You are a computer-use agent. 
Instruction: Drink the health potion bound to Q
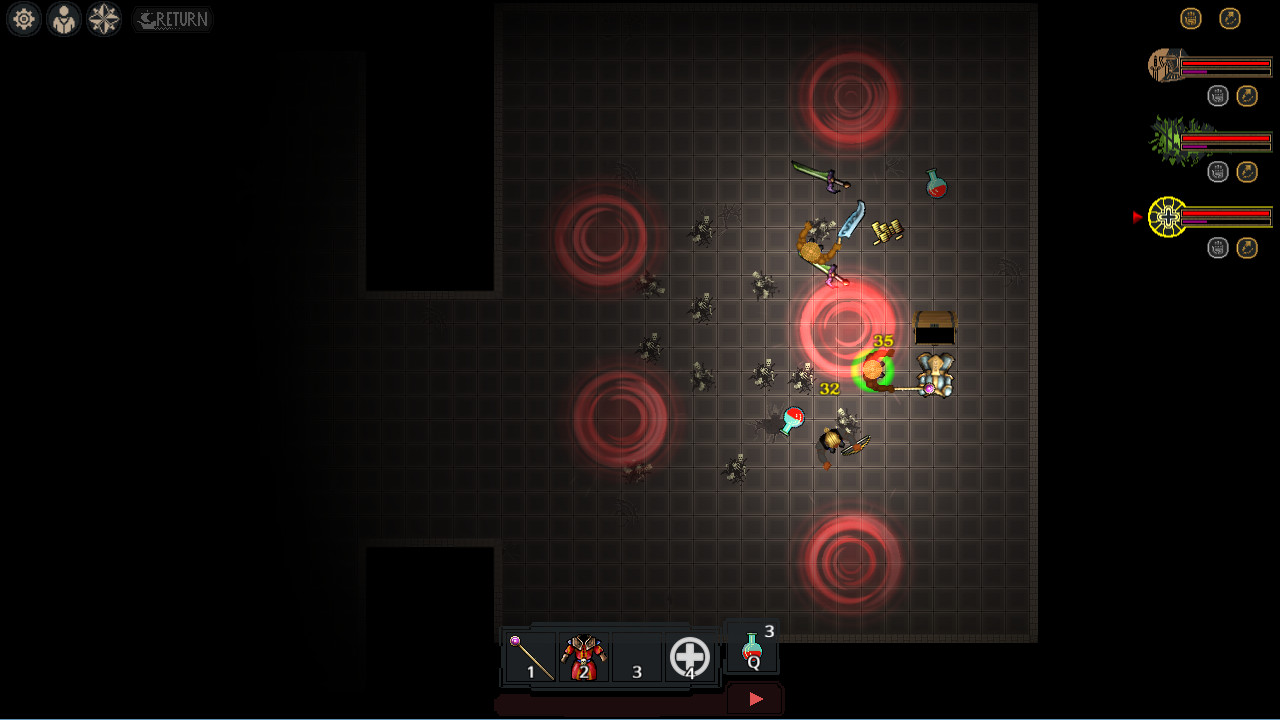[x=751, y=648]
